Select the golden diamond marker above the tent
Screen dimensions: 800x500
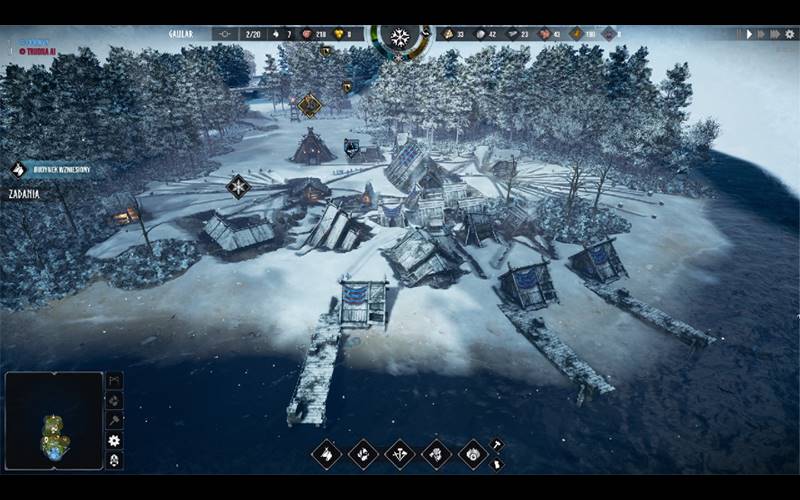tap(310, 104)
